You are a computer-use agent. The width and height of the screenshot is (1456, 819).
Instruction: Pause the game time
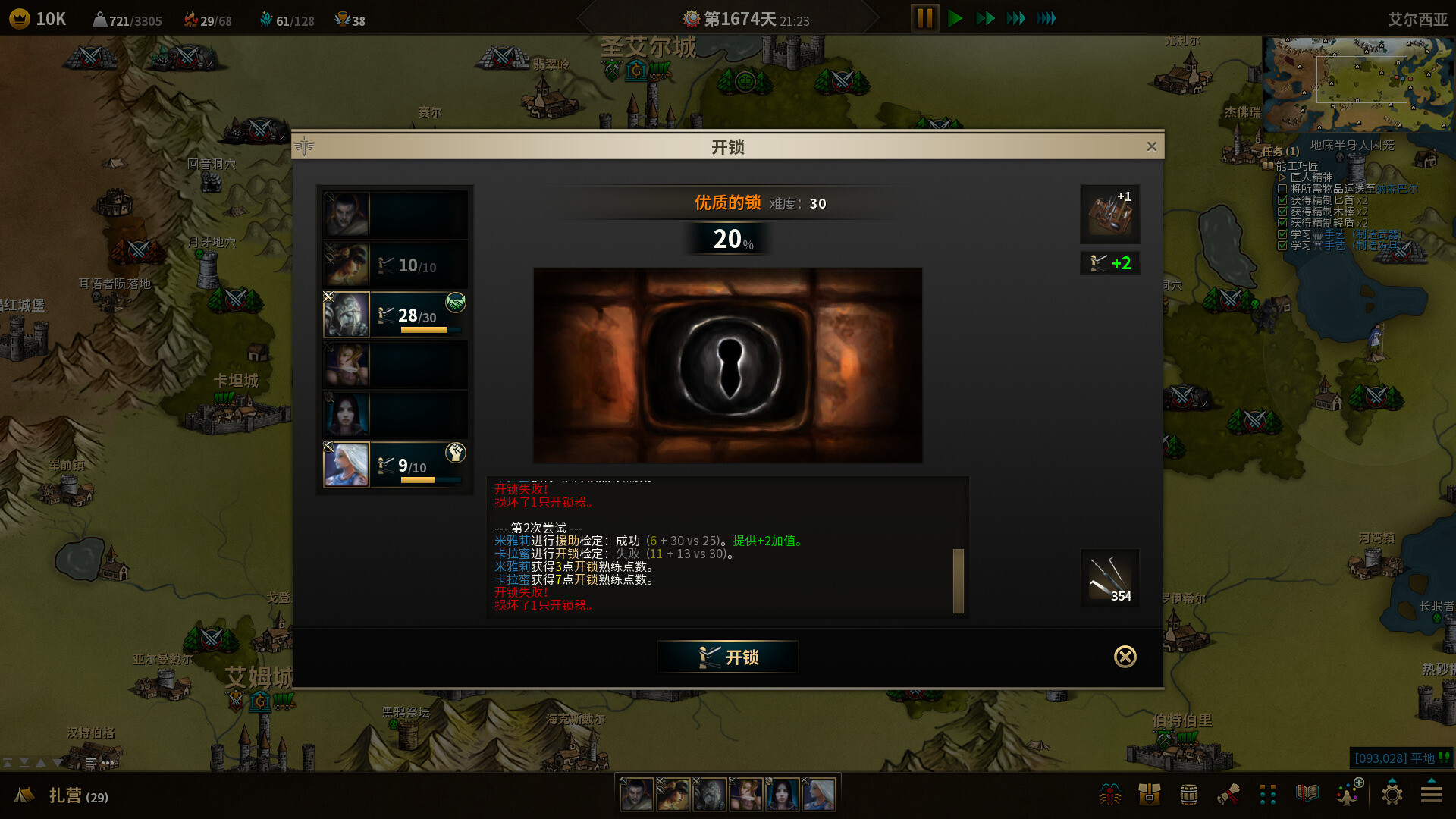924,18
